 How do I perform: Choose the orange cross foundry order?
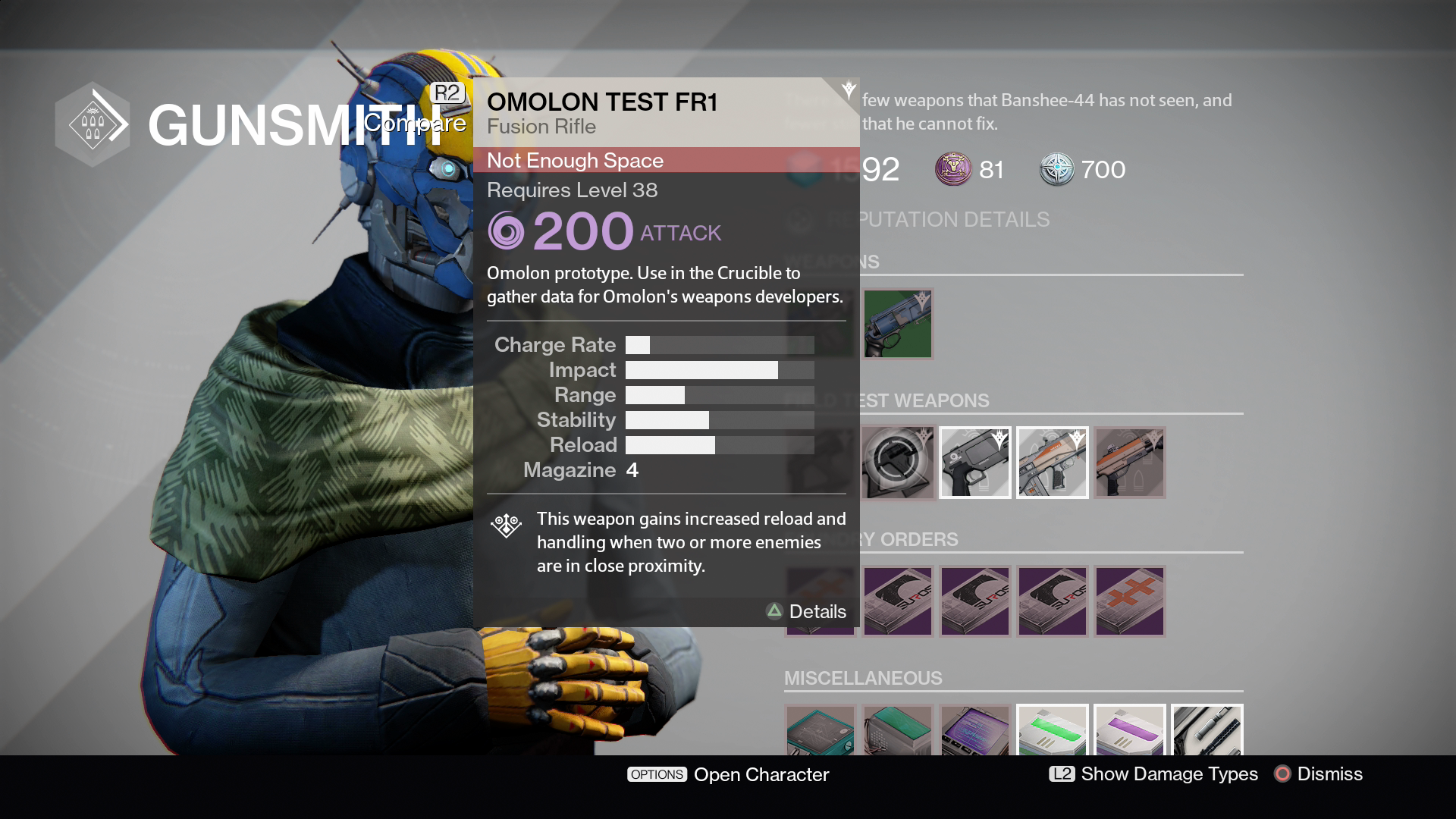point(1129,601)
